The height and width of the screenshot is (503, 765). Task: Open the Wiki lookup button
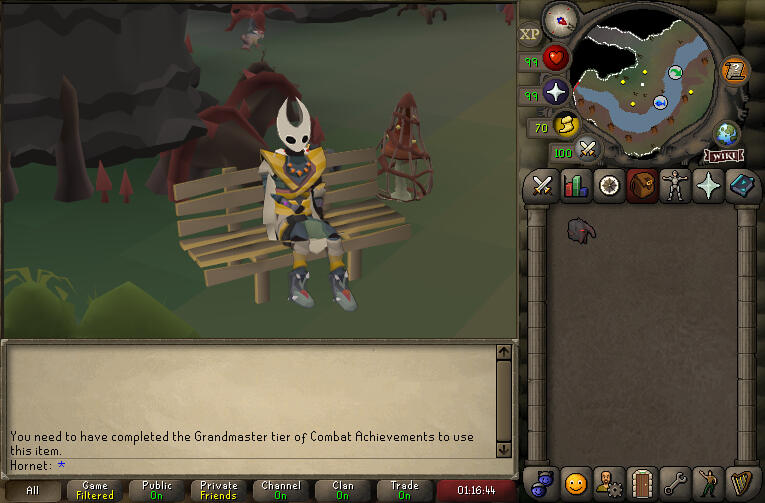point(723,155)
